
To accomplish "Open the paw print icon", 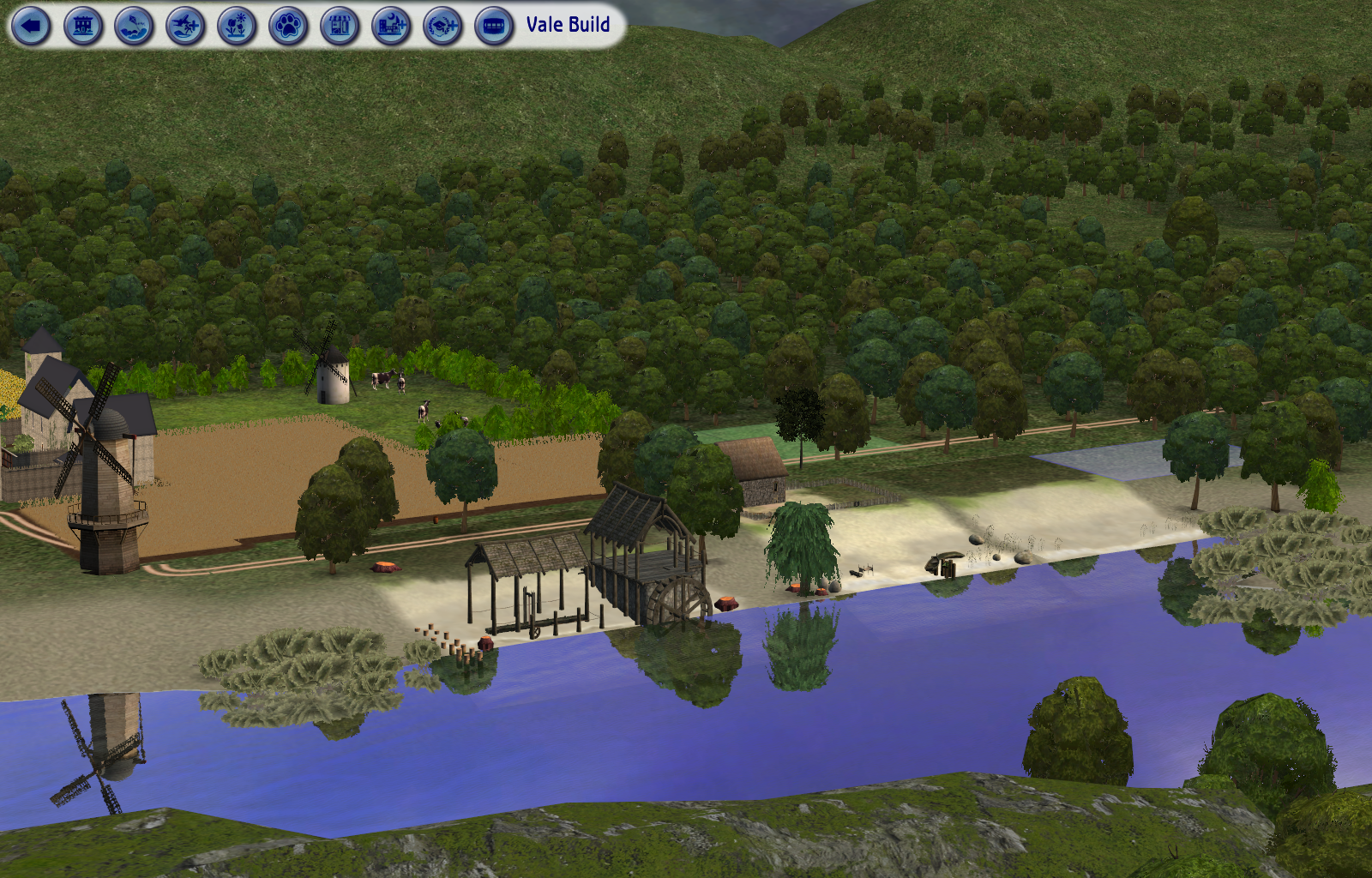I will click(289, 27).
